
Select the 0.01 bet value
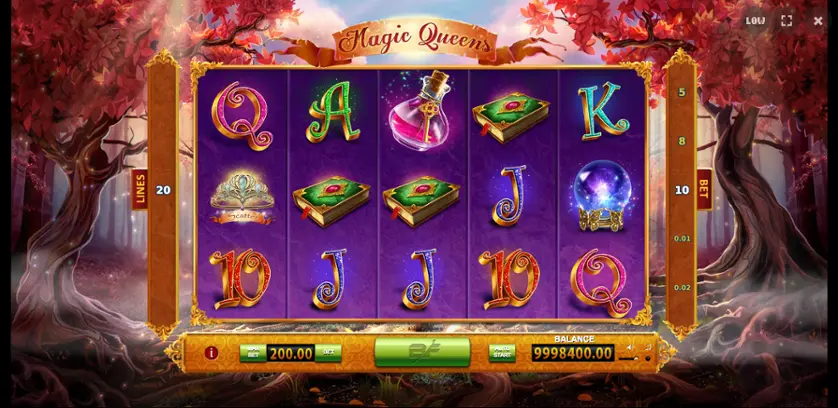pyautogui.click(x=682, y=238)
